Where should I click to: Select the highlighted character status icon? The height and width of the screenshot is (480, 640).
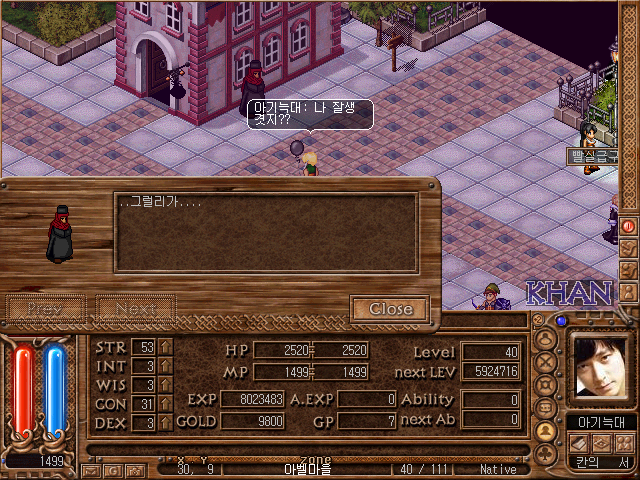546,431
